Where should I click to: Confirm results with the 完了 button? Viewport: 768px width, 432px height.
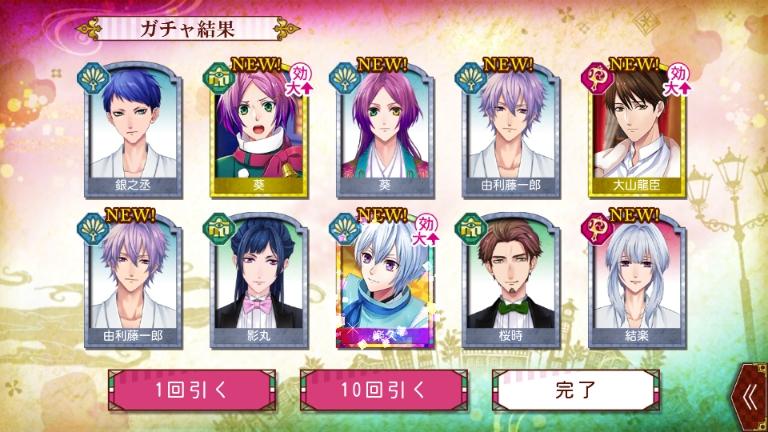point(568,391)
